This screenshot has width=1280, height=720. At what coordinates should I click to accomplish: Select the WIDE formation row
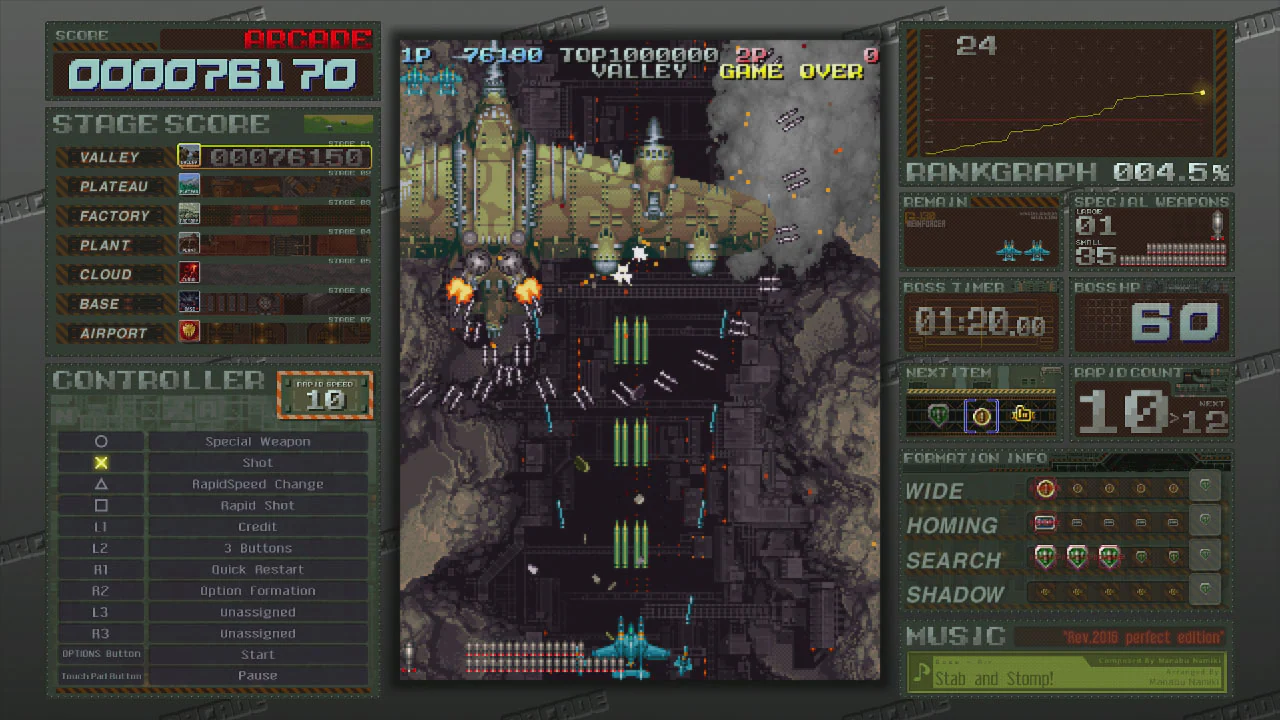(1064, 490)
